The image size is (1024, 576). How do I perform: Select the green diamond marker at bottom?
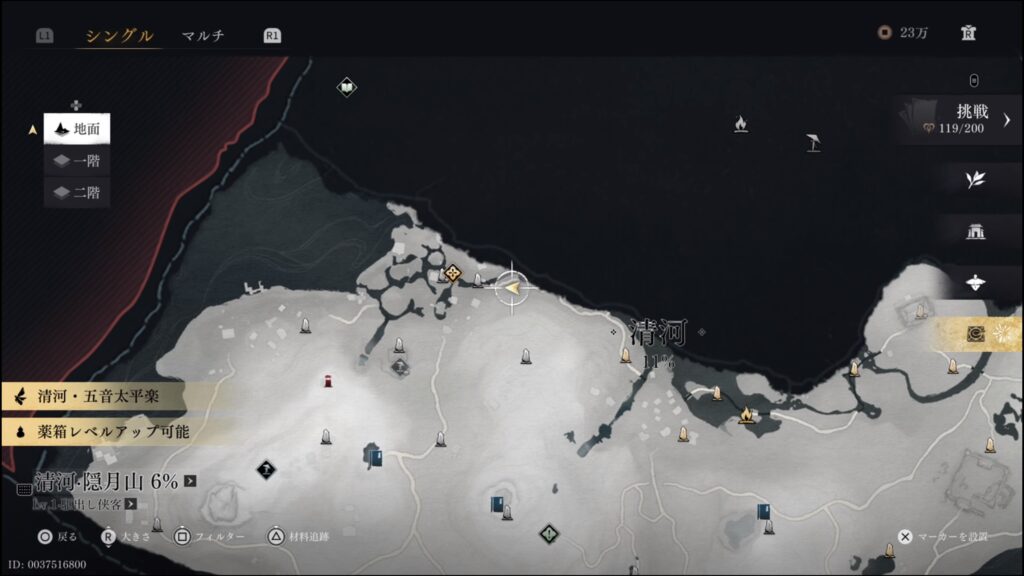tap(547, 533)
